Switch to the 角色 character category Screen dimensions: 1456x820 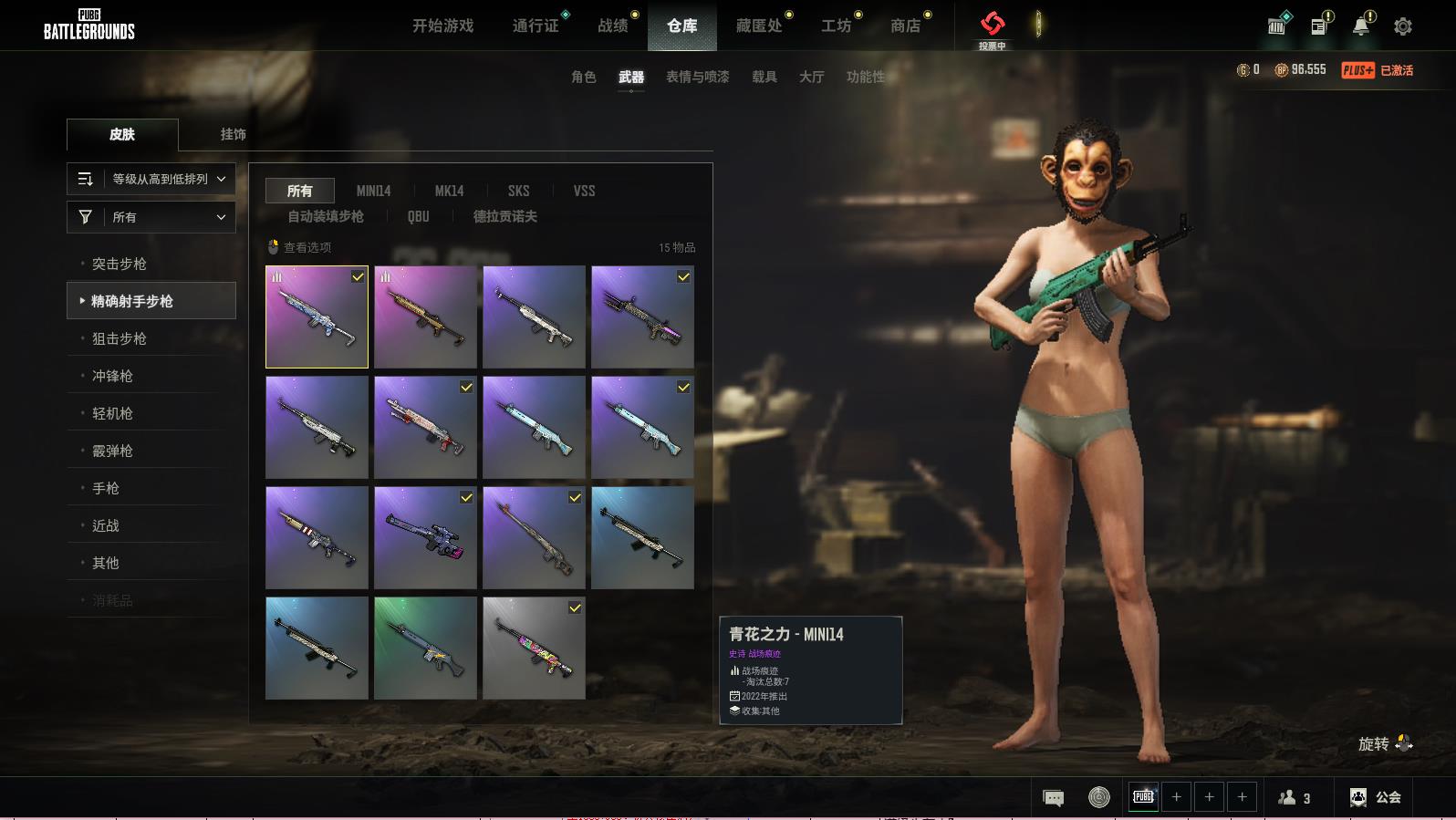[583, 78]
